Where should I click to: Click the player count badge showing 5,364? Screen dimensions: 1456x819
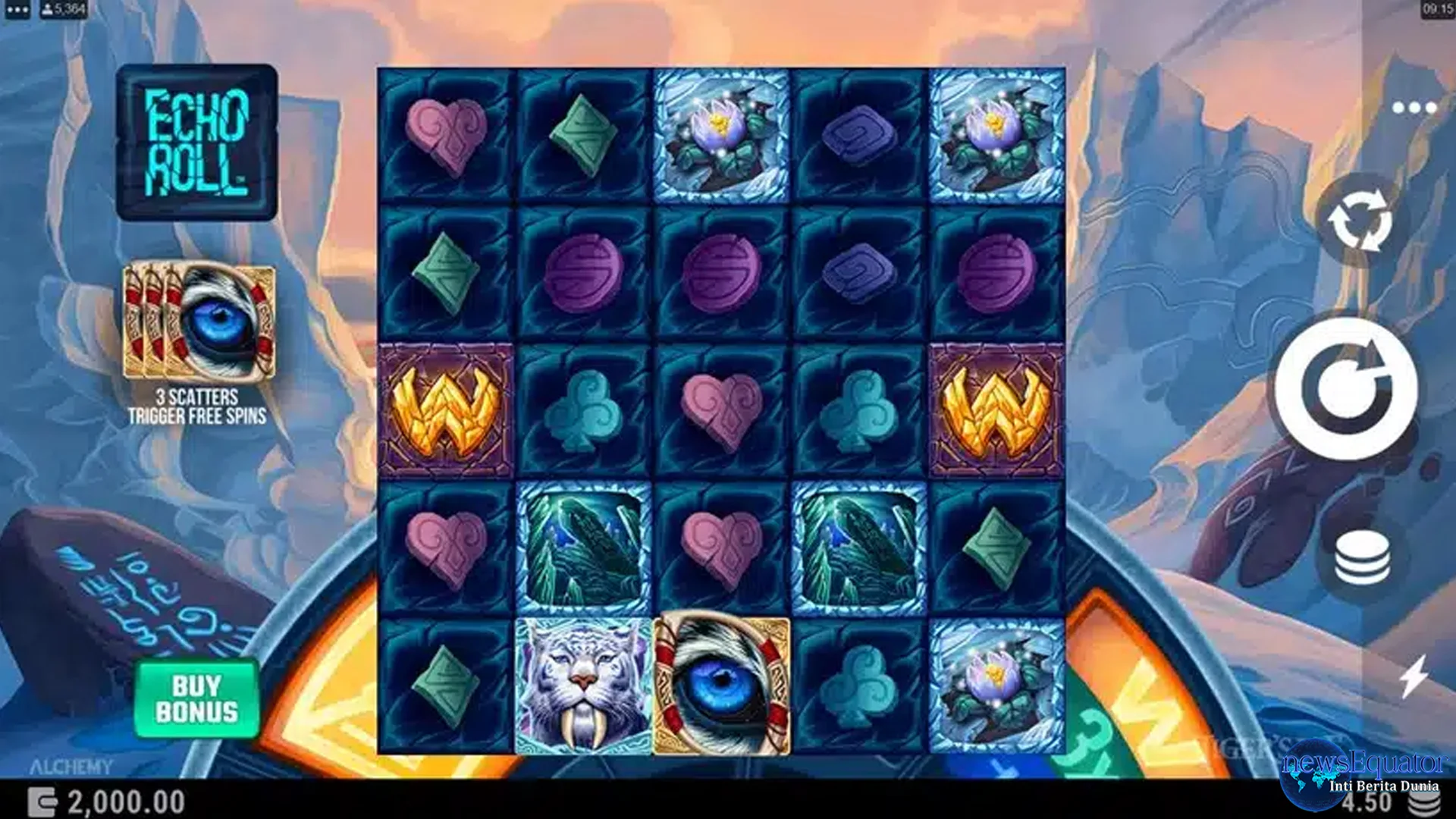tap(63, 10)
